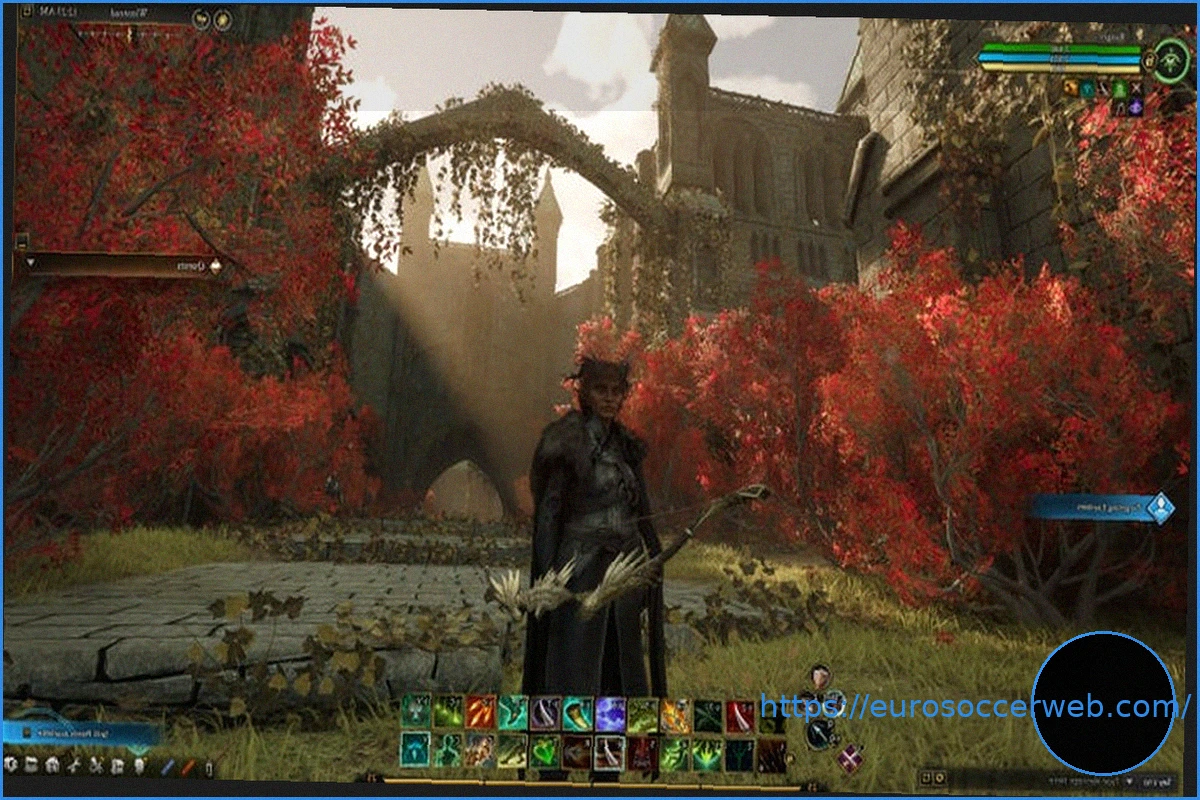Use the blue-purple cloud ability
The image size is (1200, 800).
pyautogui.click(x=611, y=713)
